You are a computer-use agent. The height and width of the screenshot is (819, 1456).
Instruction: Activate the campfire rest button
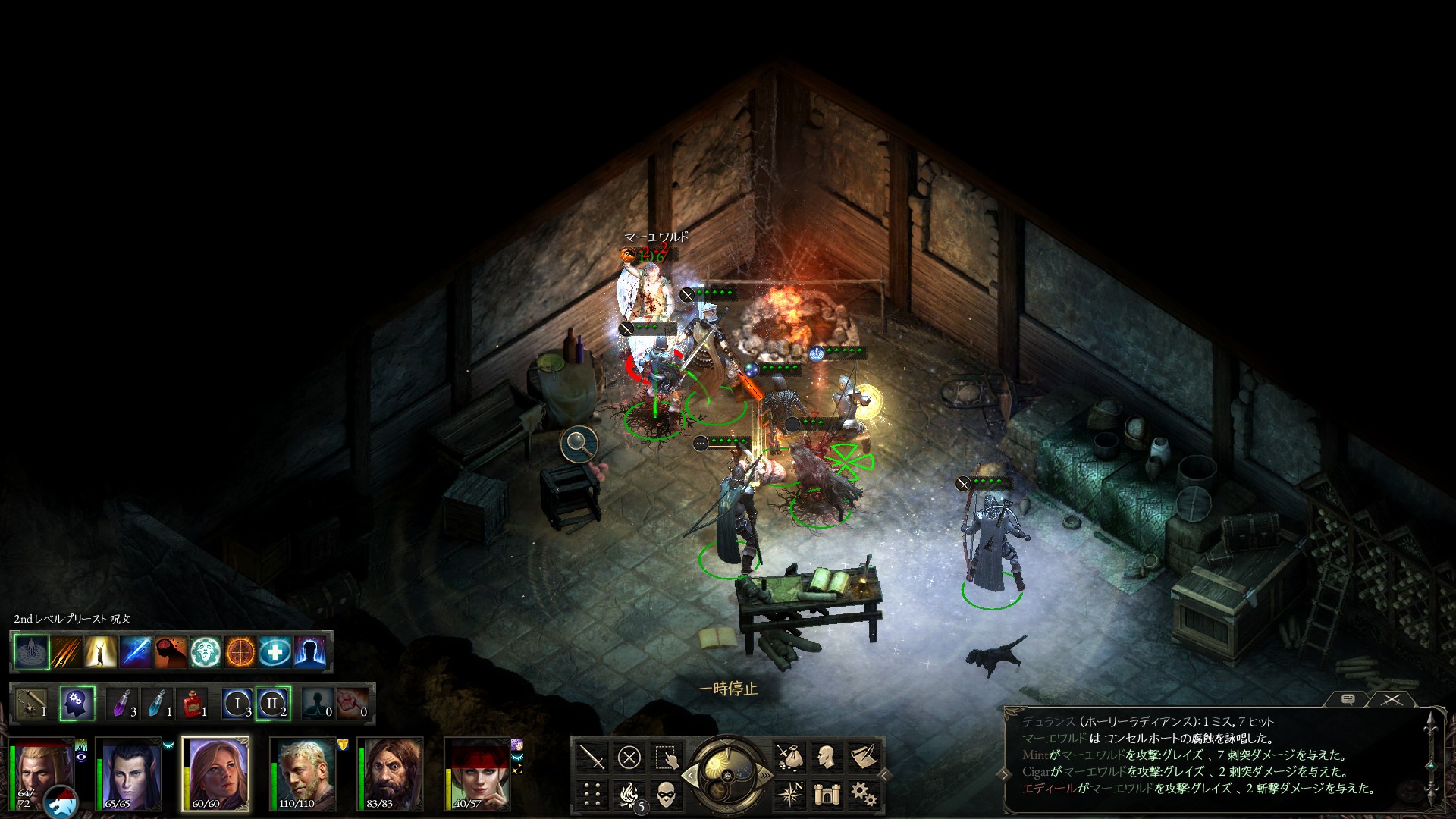tap(629, 794)
